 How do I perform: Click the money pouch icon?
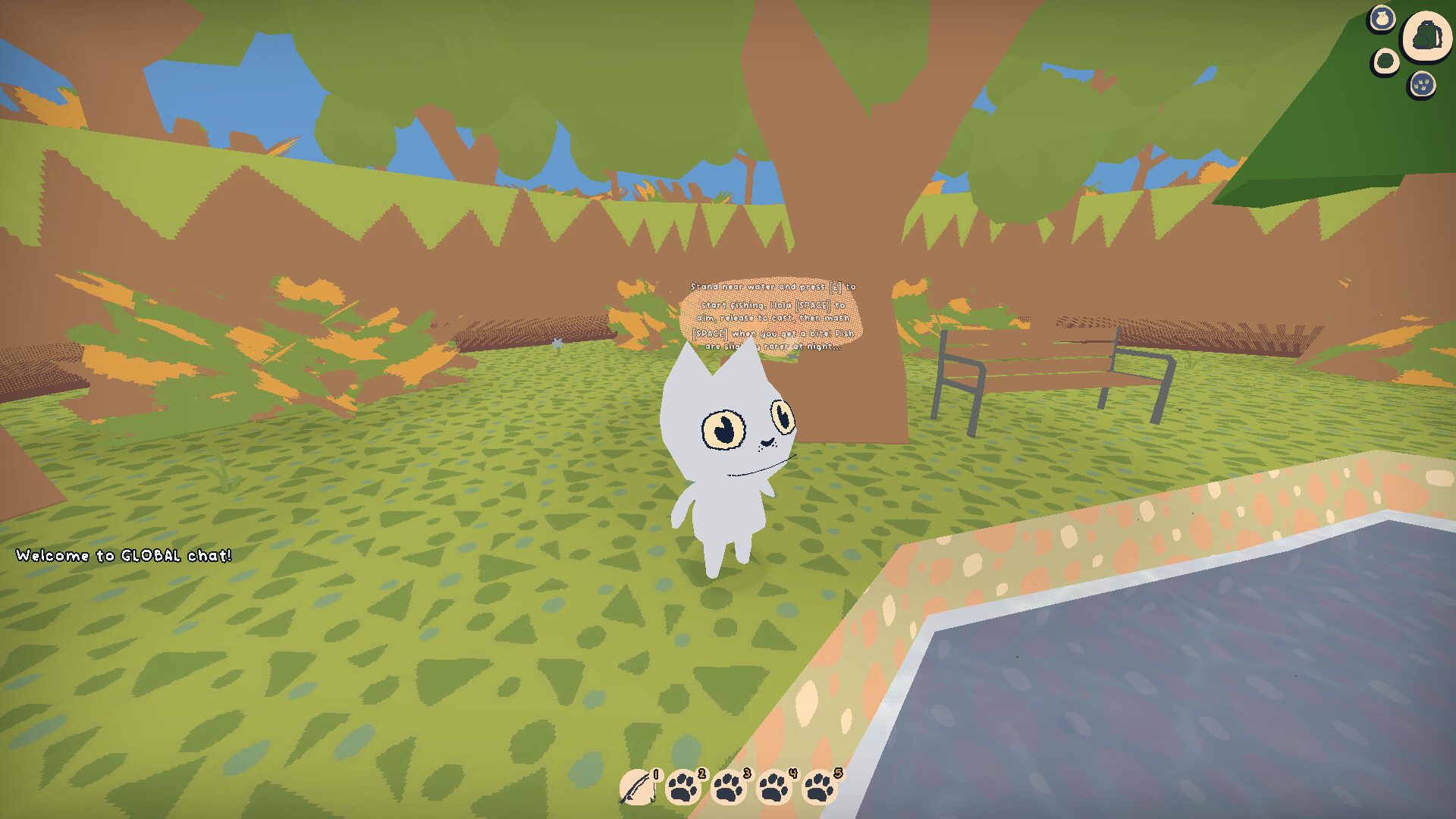click(1382, 18)
